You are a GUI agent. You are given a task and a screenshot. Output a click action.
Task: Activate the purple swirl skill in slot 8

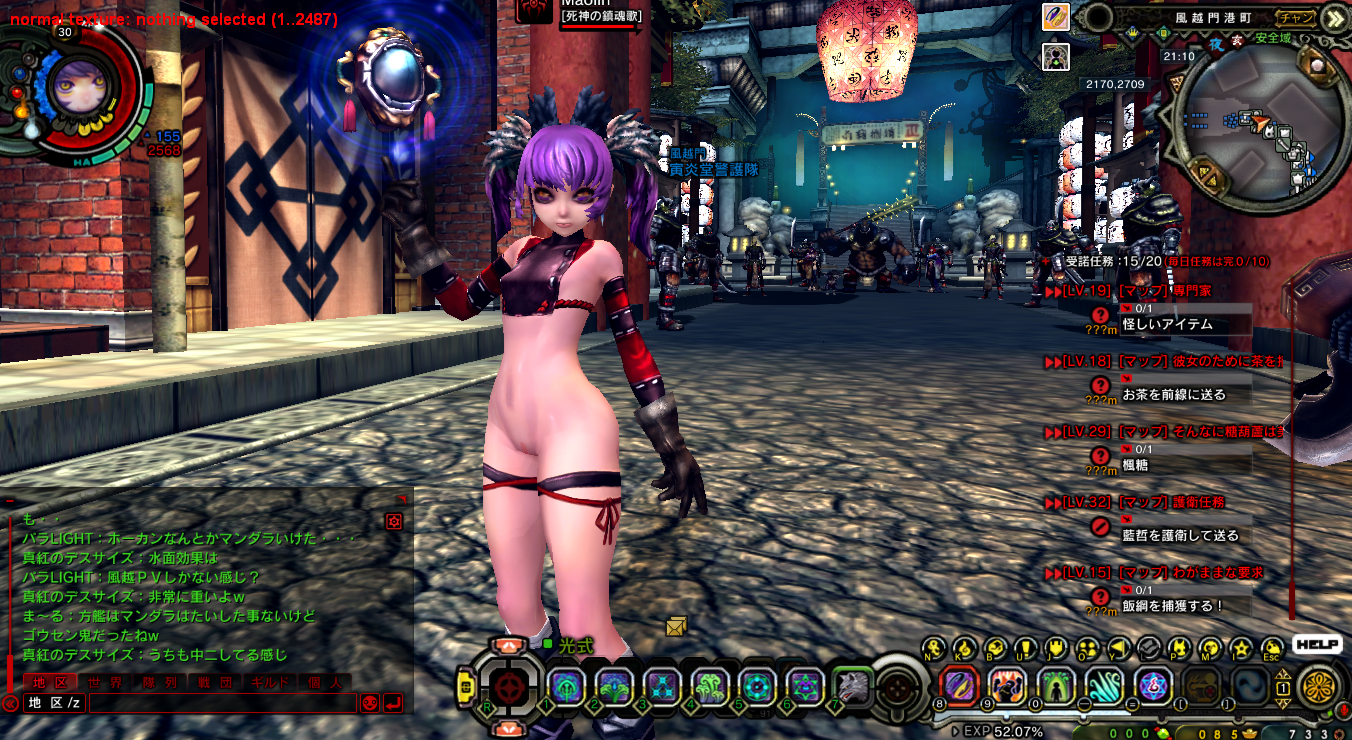(x=959, y=685)
